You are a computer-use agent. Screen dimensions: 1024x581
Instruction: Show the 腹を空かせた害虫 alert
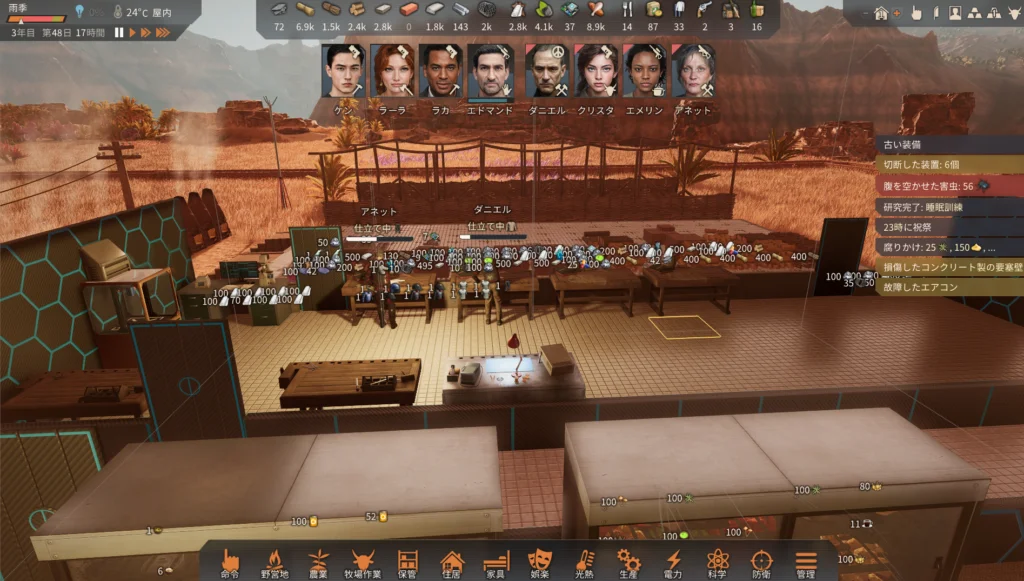click(930, 186)
